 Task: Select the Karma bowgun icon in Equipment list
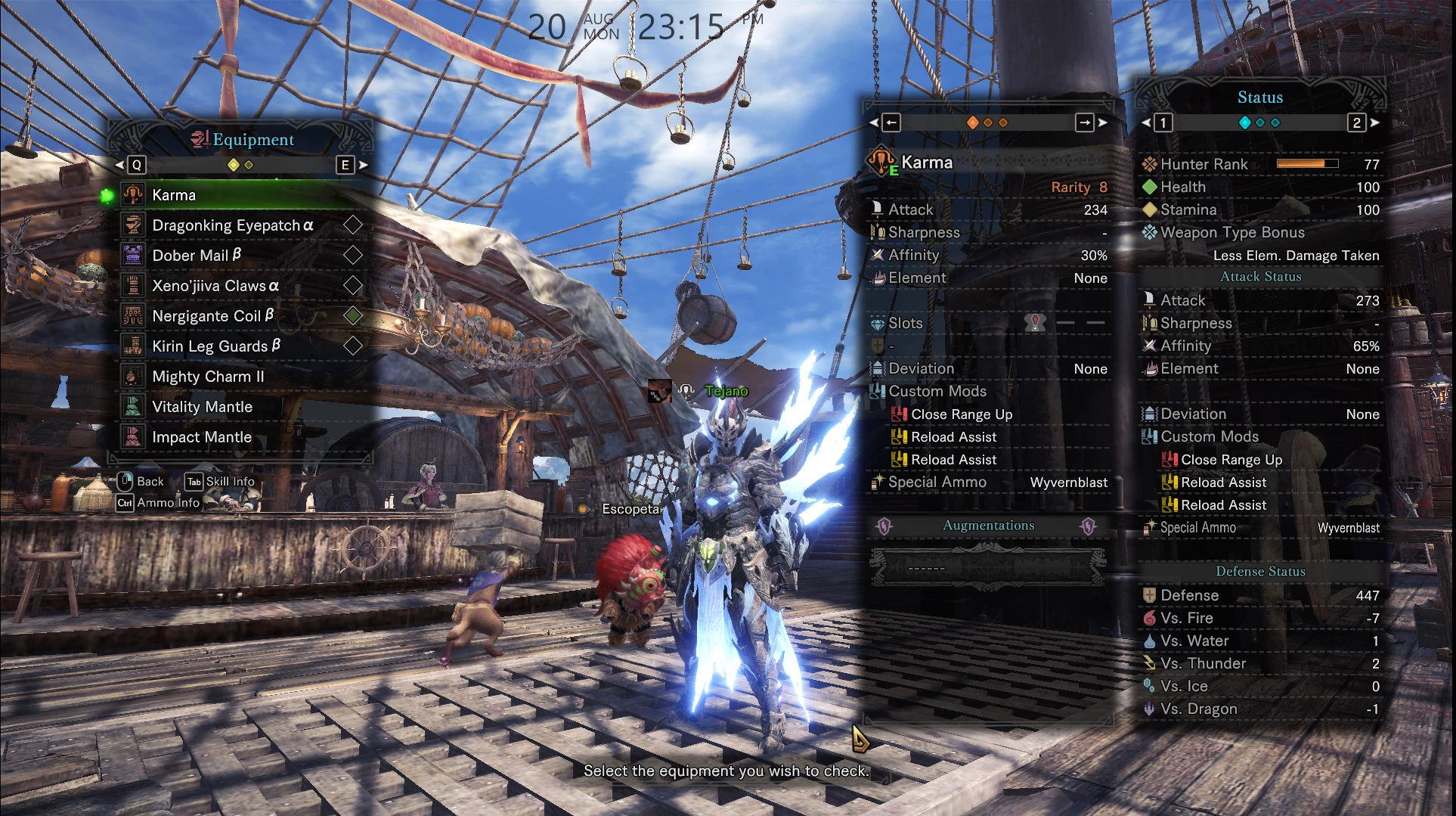tap(134, 194)
